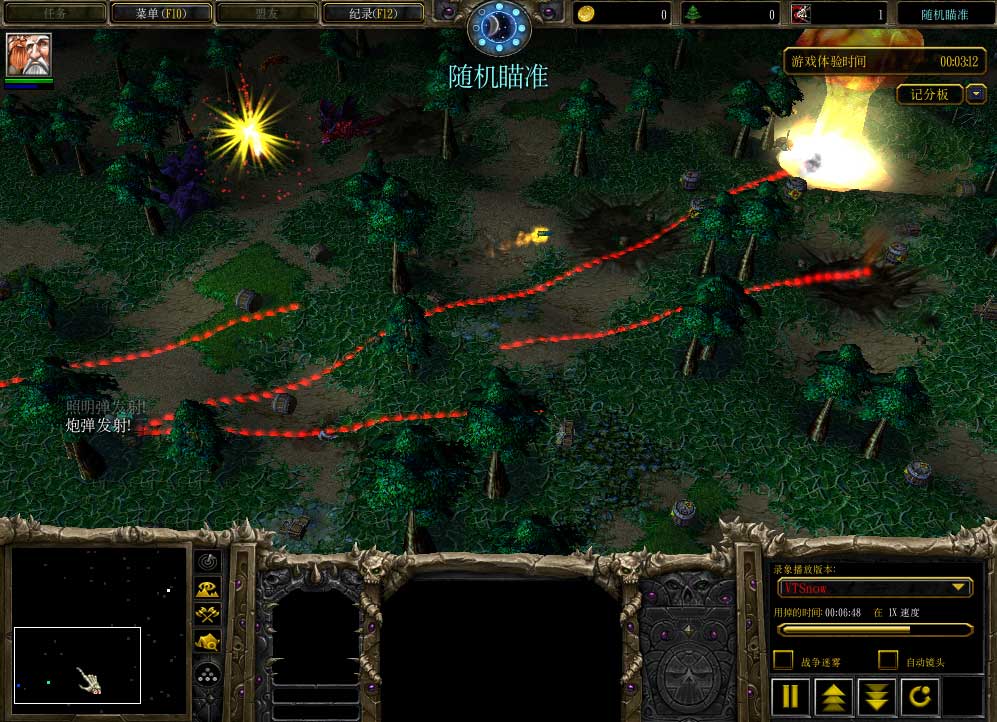
Task: Click the replay progress bar
Action: pyautogui.click(x=874, y=630)
